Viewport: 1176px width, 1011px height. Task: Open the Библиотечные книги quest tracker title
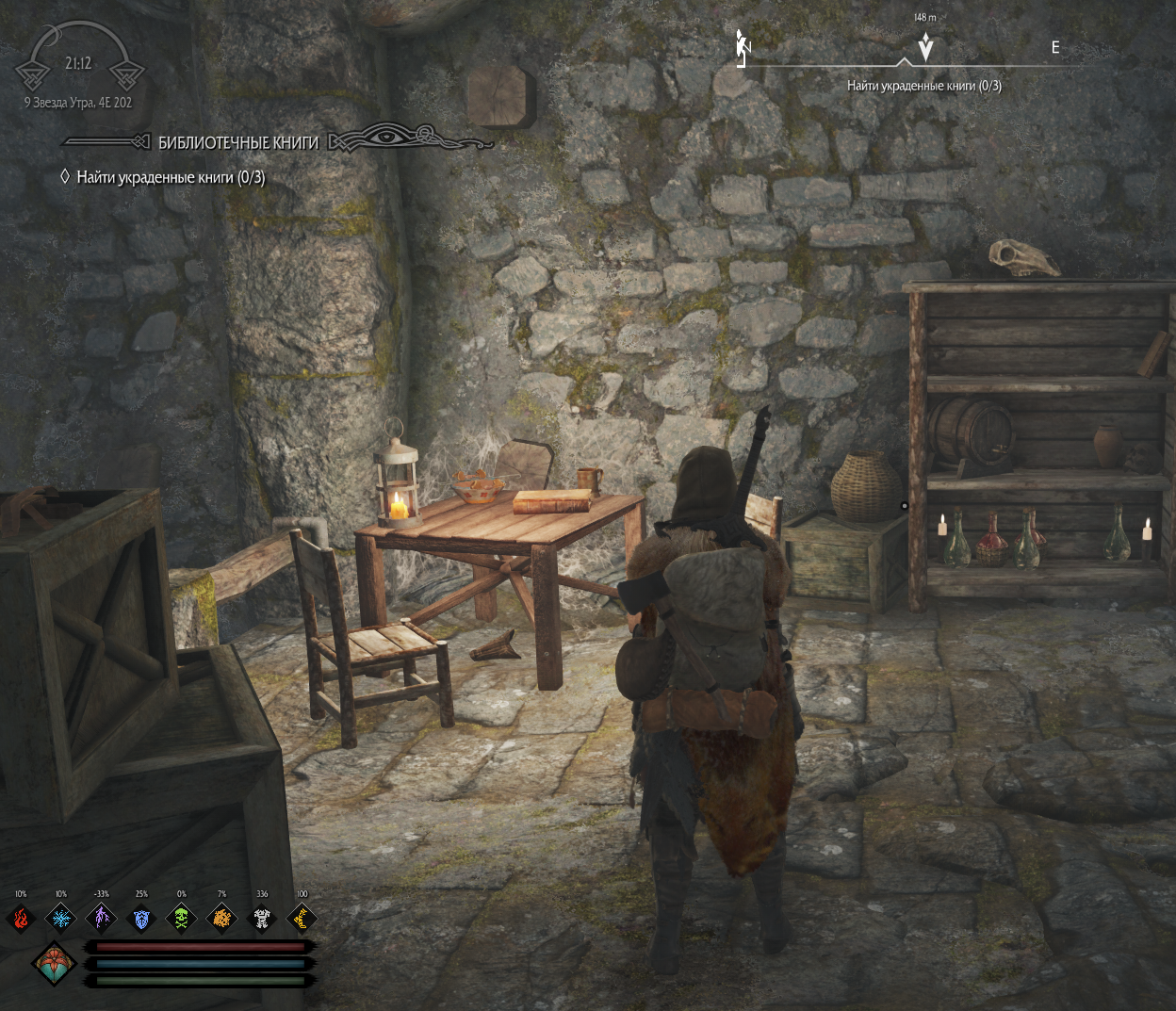(238, 142)
